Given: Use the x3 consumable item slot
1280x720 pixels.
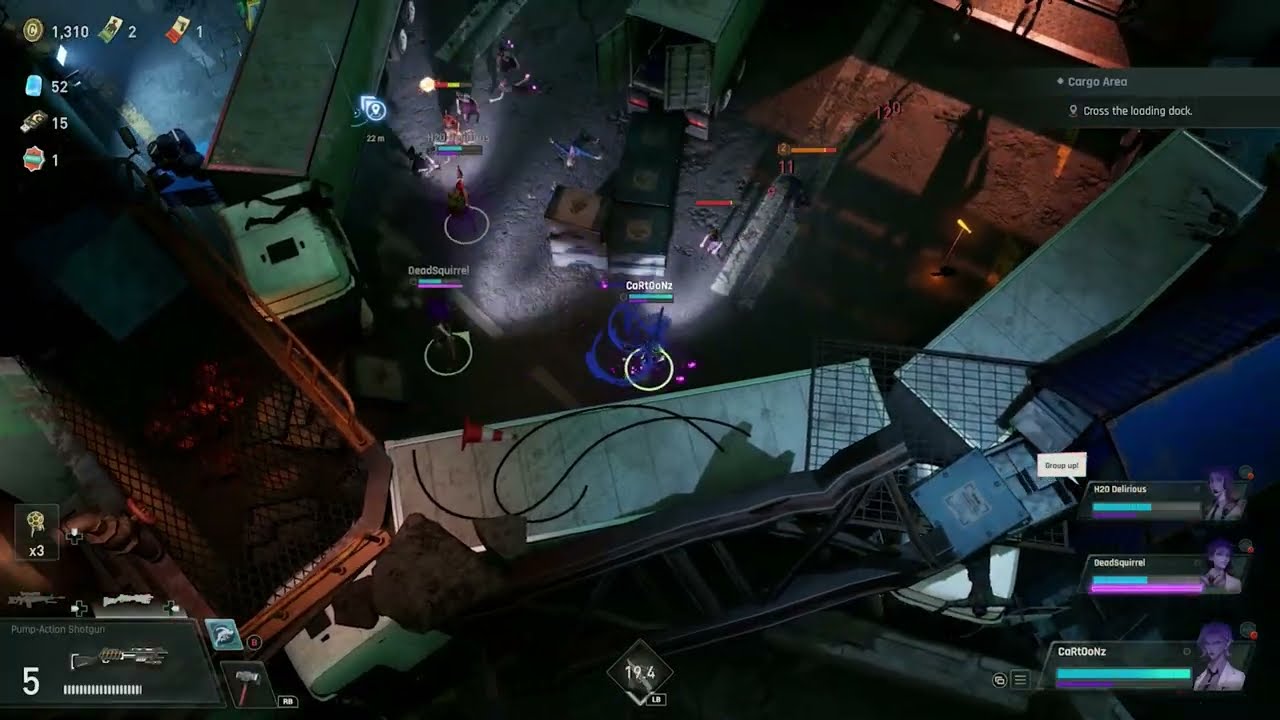Looking at the screenshot, I should click(x=37, y=530).
